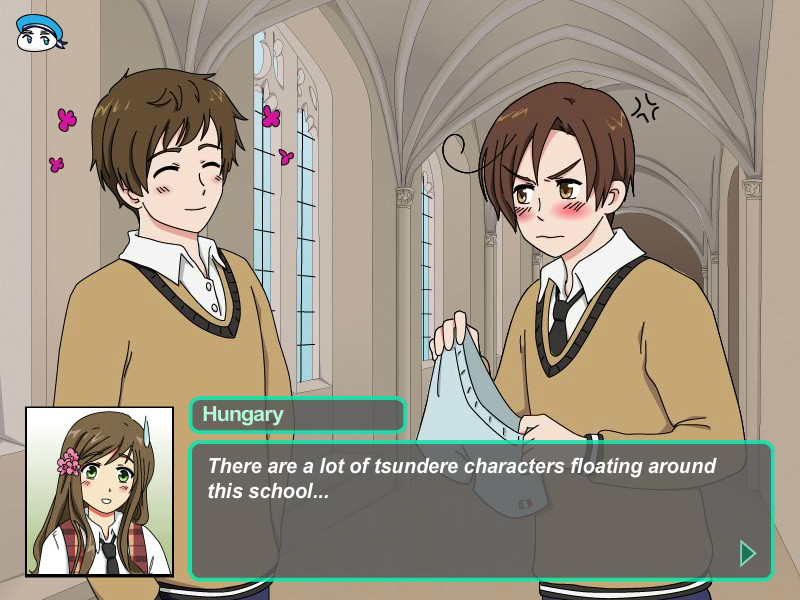Click the Hungary dialogue text box

[480, 510]
